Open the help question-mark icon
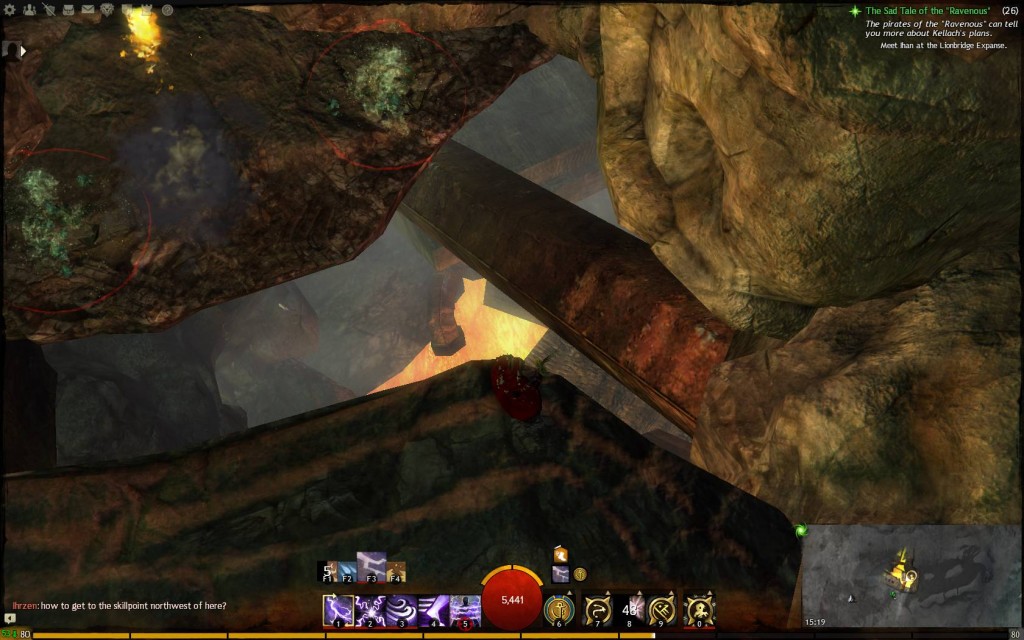Screen dimensions: 1024x640 point(166,10)
